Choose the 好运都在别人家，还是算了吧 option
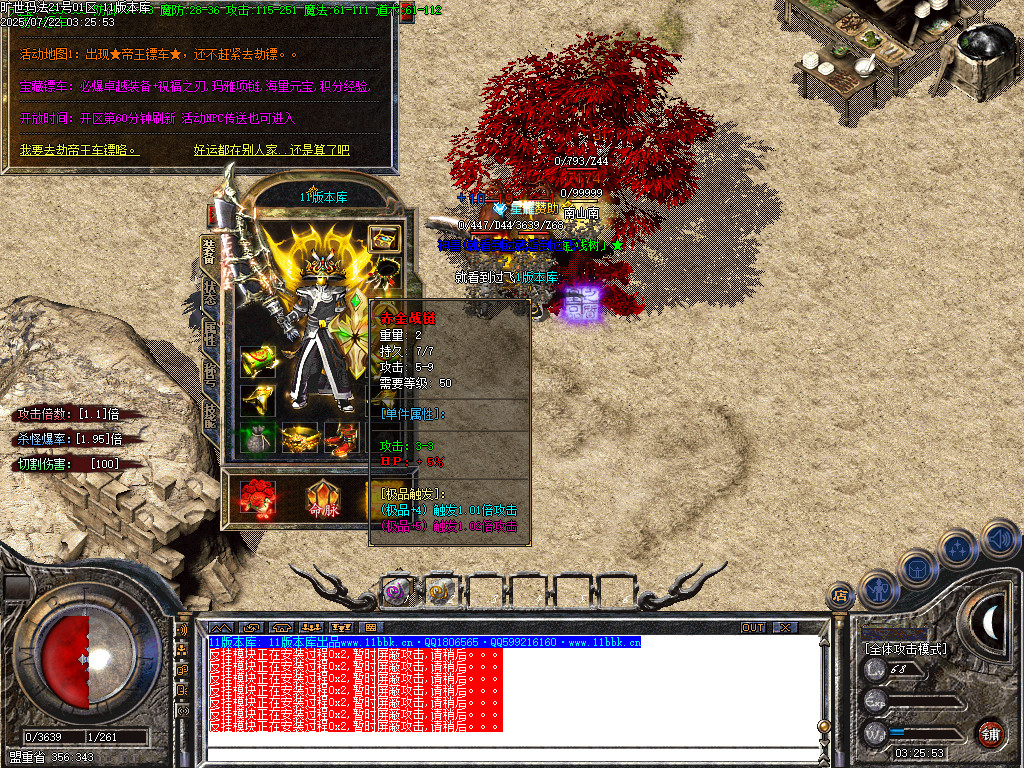Viewport: 1024px width, 768px height. (x=271, y=150)
